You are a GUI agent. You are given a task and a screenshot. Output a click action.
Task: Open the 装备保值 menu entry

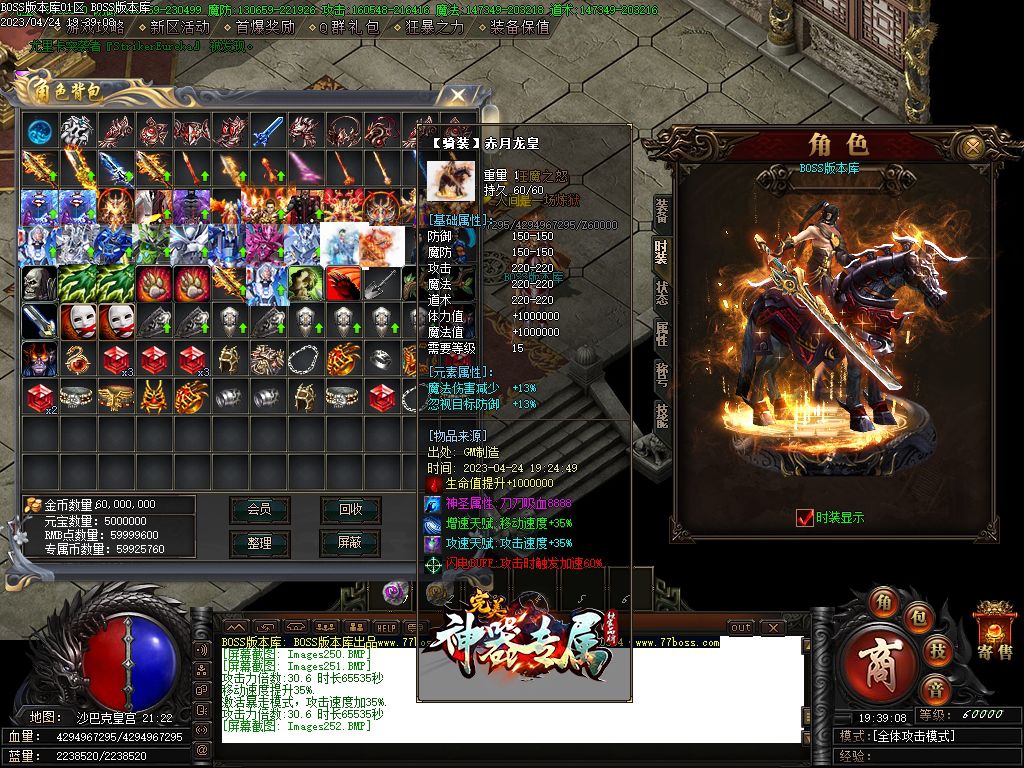pos(520,27)
